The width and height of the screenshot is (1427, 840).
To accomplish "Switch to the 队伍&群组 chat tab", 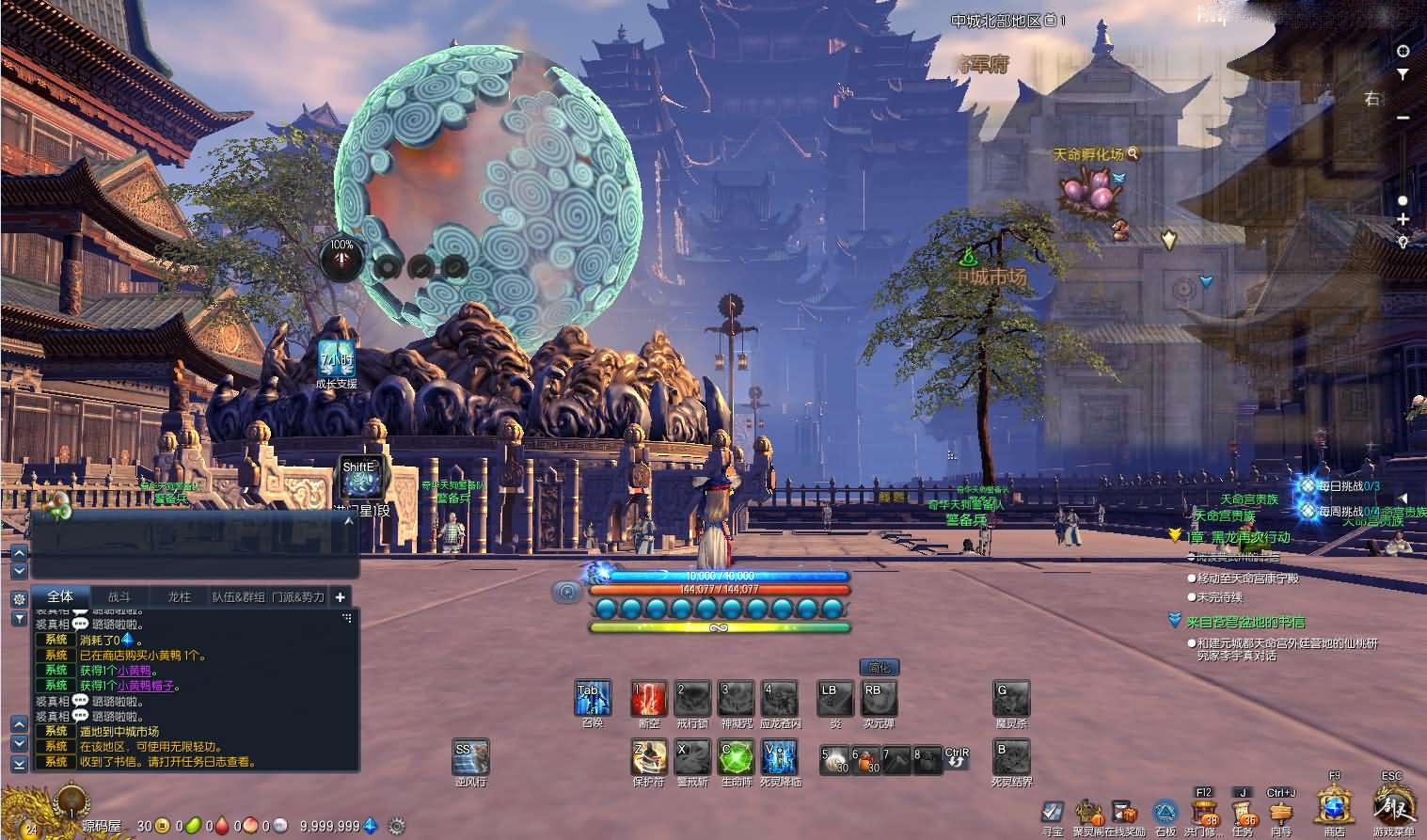I will [238, 596].
